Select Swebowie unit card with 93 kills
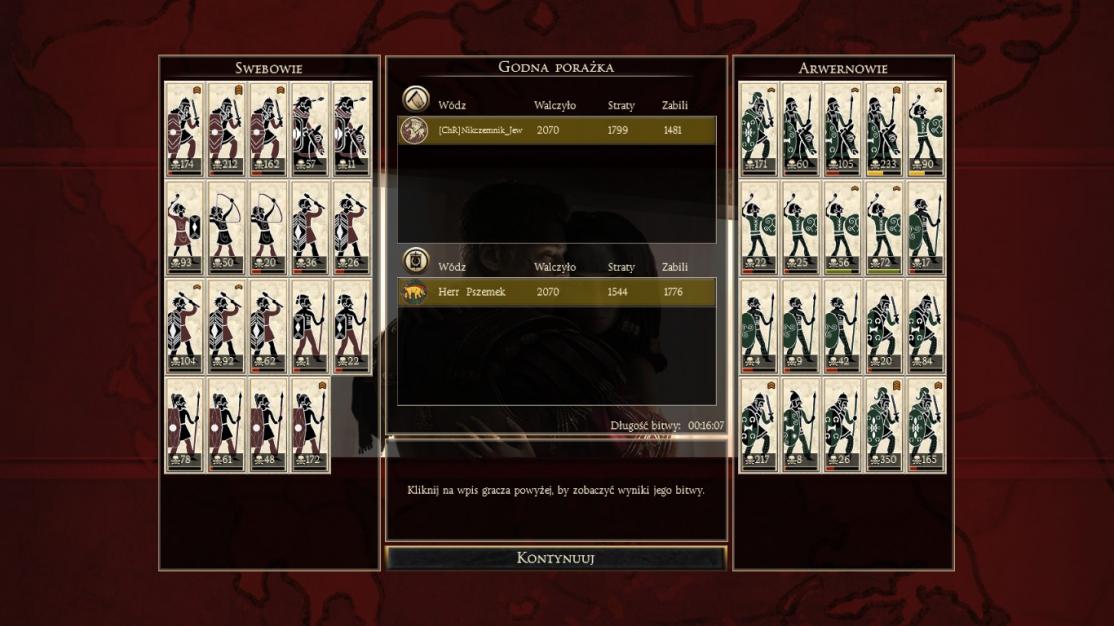Viewport: 1114px width, 626px height. point(185,228)
